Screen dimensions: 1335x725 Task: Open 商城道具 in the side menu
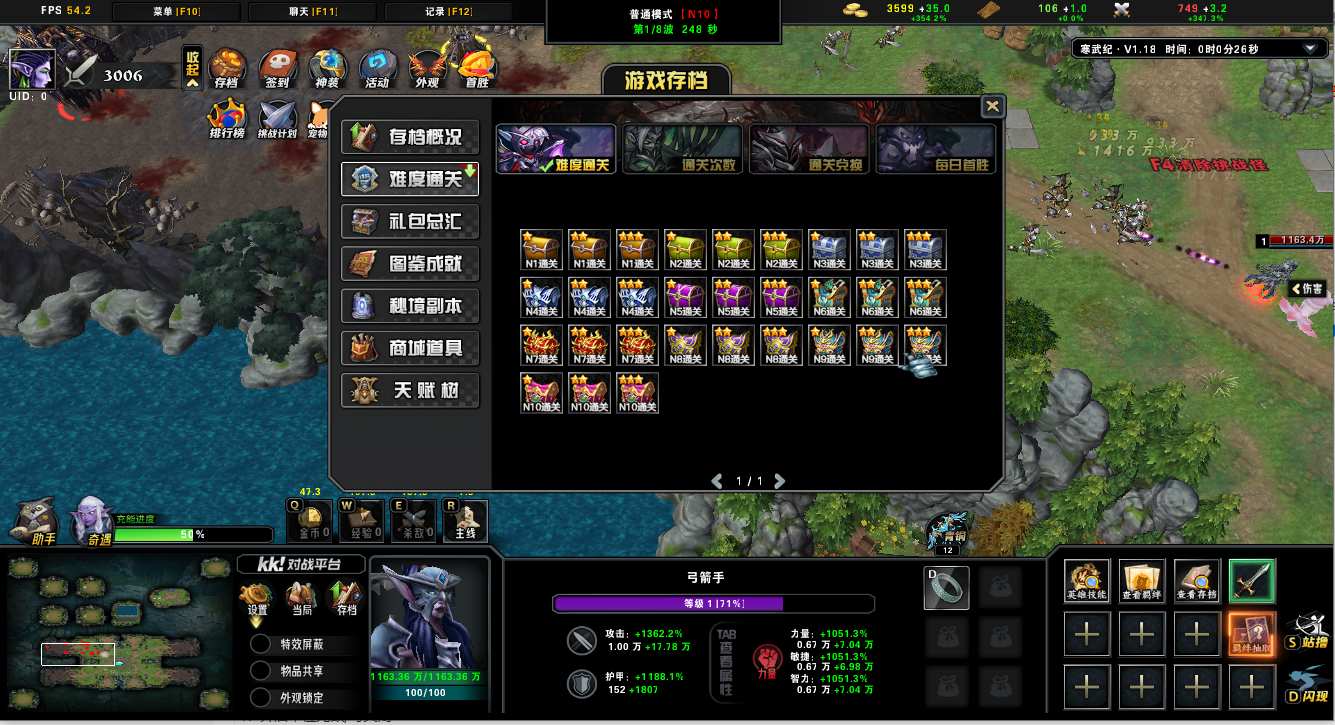[410, 348]
